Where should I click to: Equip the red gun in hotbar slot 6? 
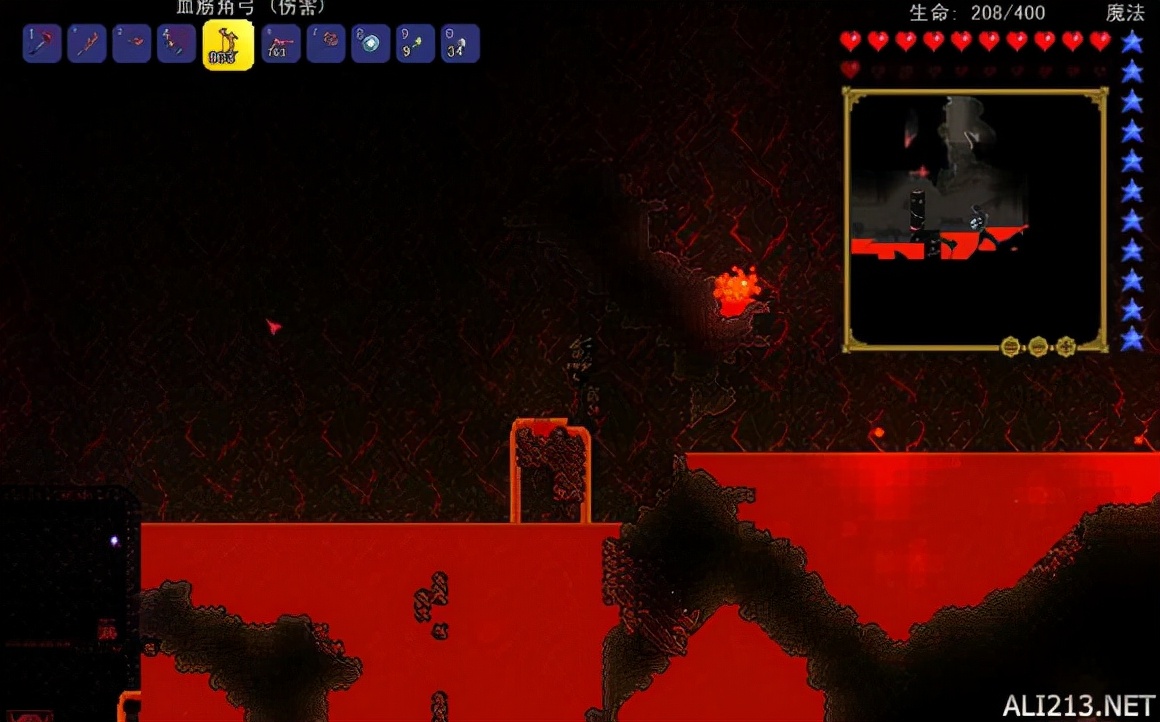(281, 44)
